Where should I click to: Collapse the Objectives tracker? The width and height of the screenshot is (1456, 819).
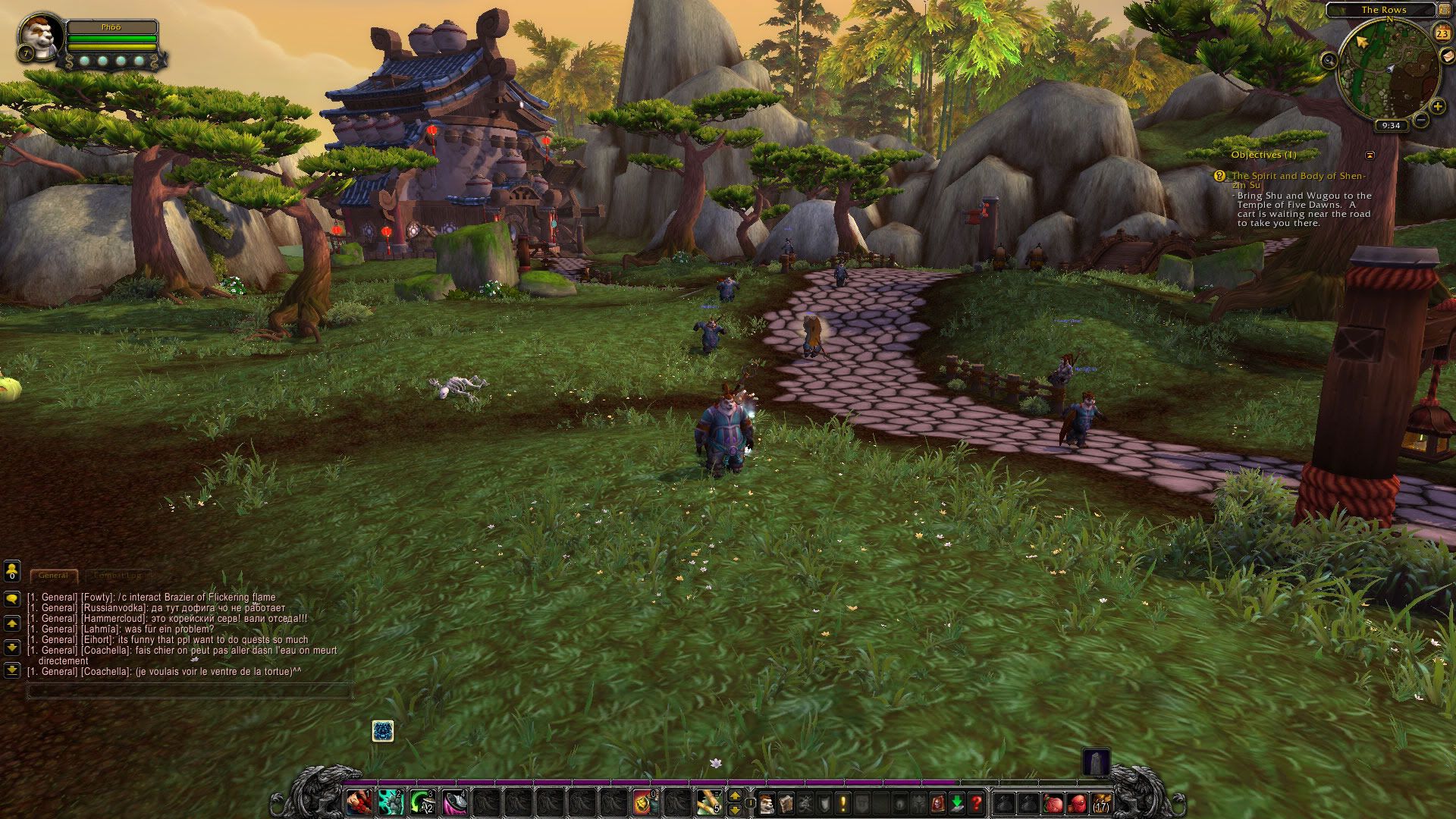coord(1370,155)
